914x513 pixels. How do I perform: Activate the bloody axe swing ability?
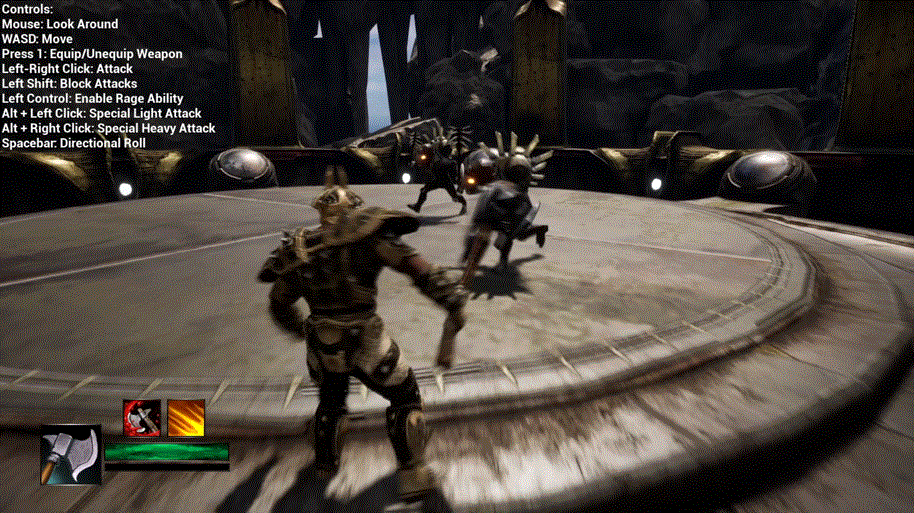(x=142, y=417)
